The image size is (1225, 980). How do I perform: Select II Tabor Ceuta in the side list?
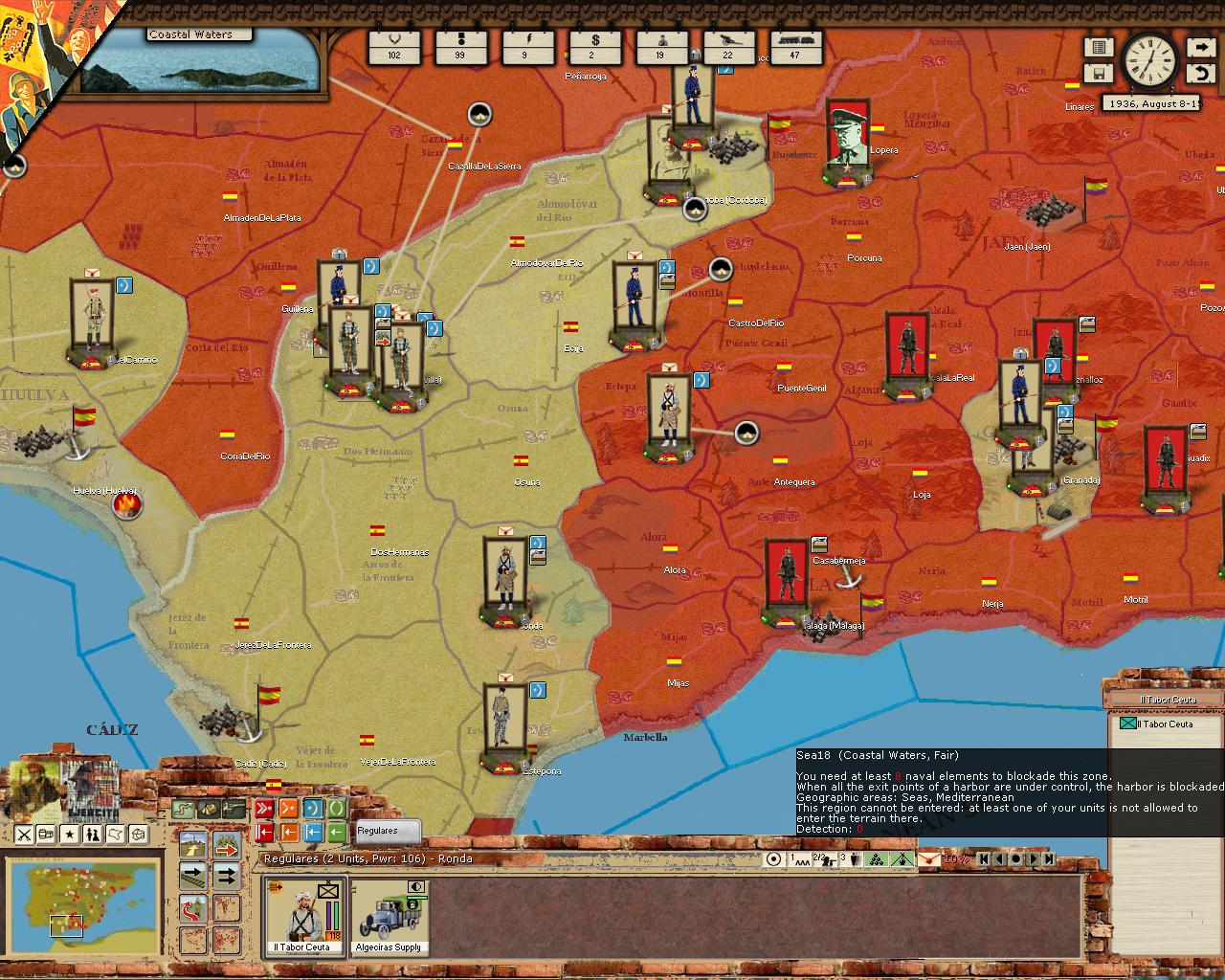(x=1166, y=724)
